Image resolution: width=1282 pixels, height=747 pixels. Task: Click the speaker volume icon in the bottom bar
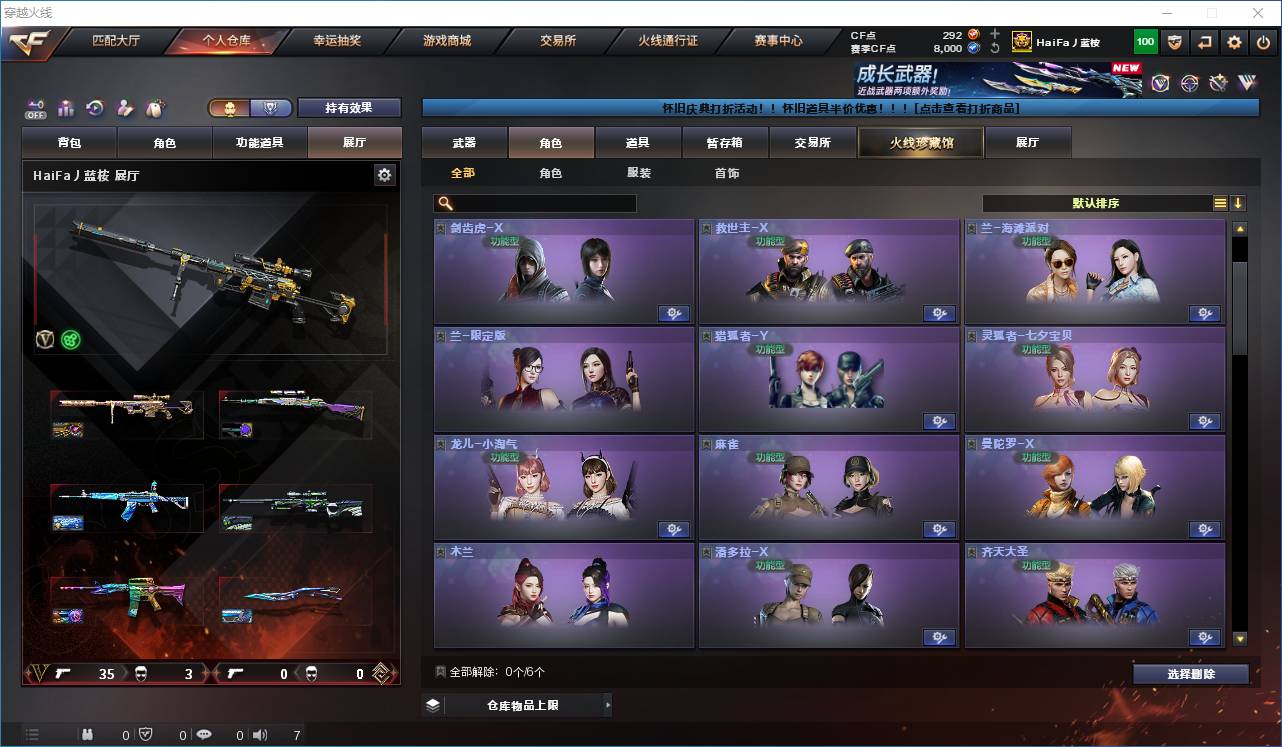[x=259, y=734]
